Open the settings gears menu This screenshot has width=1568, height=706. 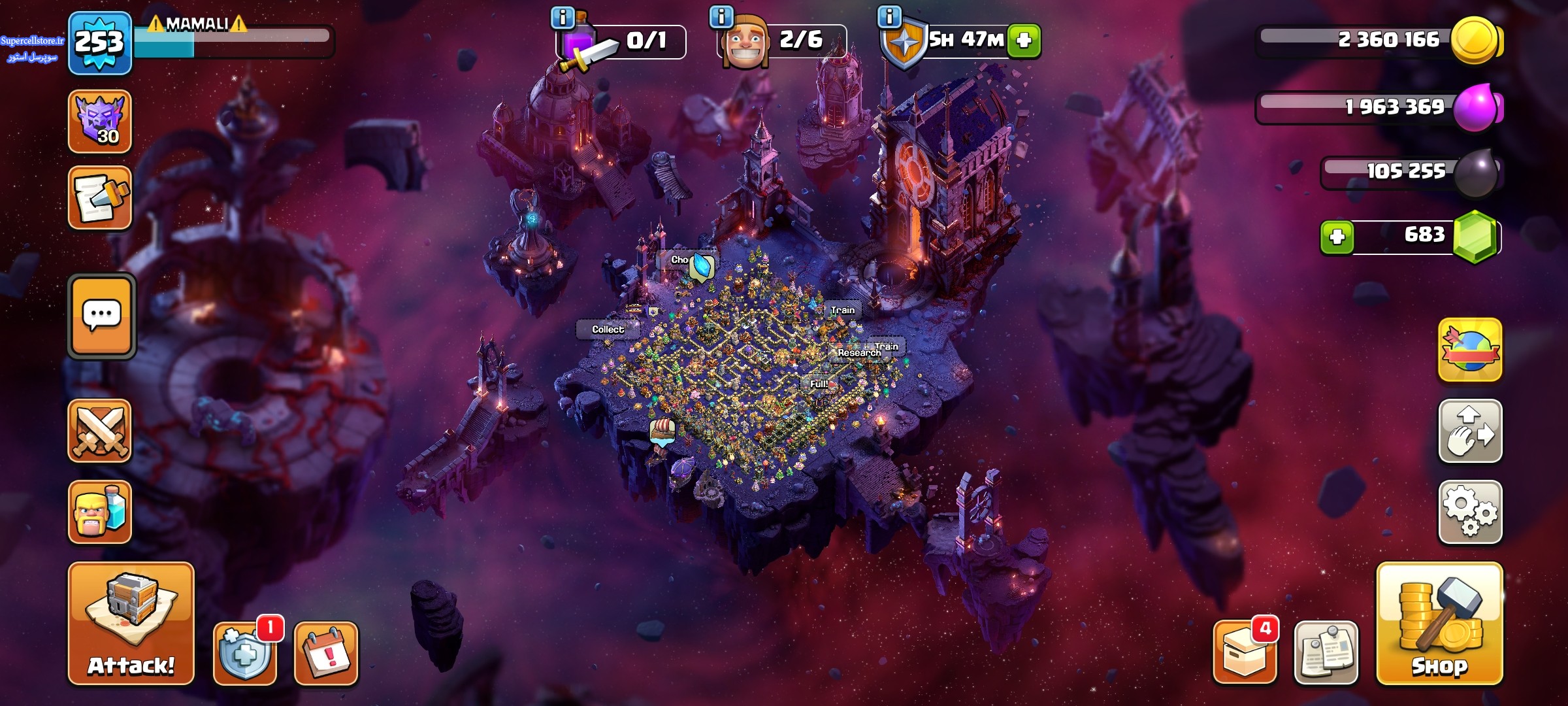pyautogui.click(x=1470, y=512)
